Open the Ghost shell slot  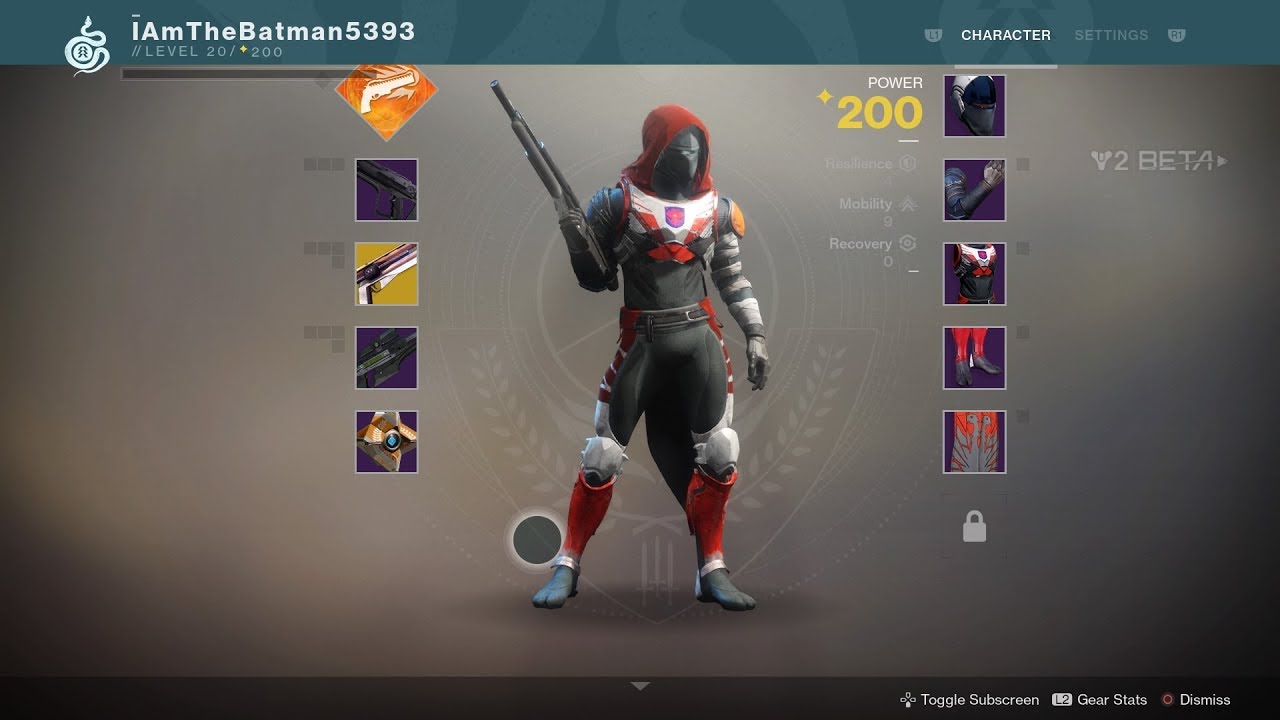point(386,442)
